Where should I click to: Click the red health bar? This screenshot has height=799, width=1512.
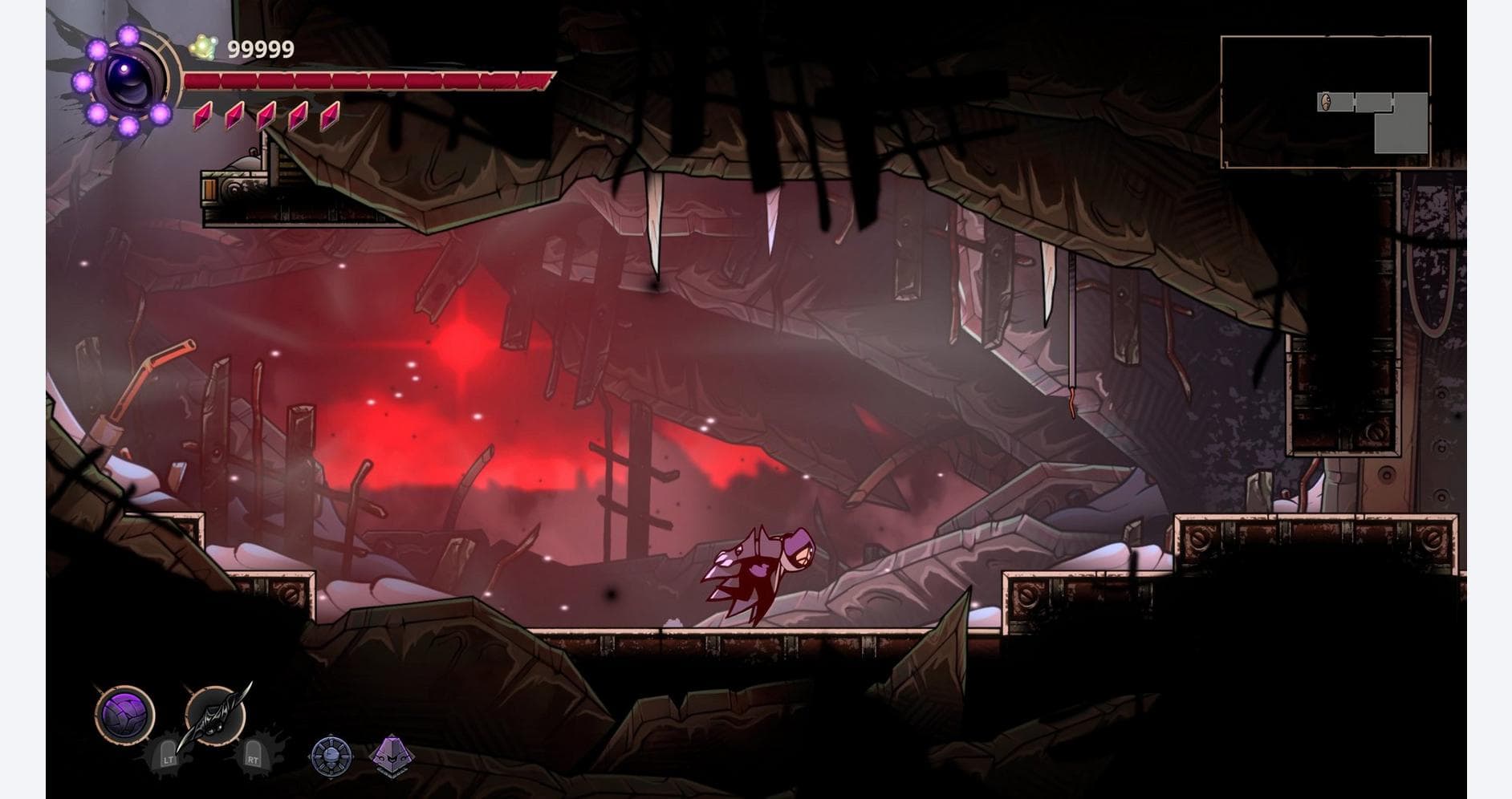tap(369, 79)
